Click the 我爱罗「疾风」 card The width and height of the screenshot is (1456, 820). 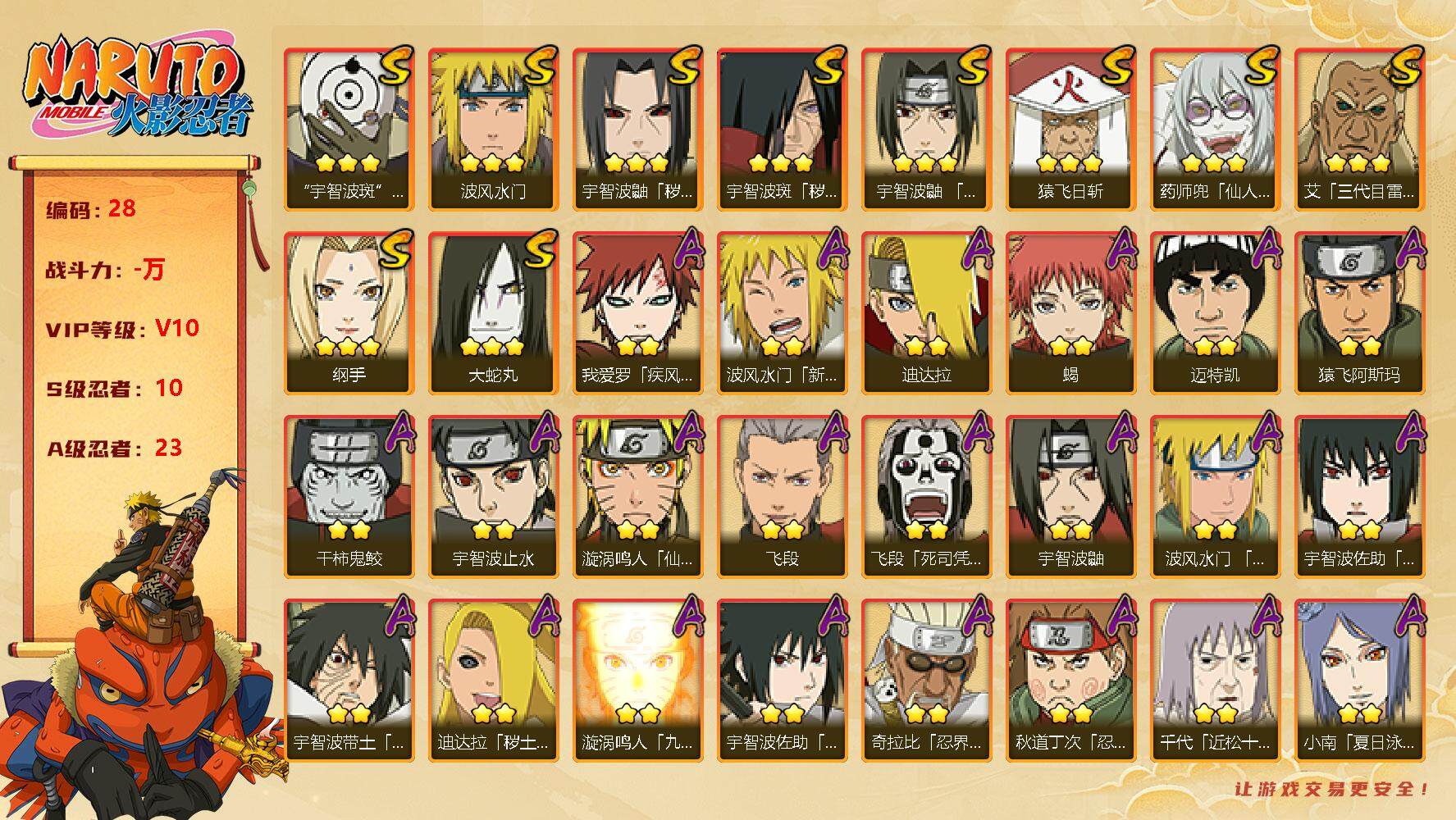click(x=637, y=312)
